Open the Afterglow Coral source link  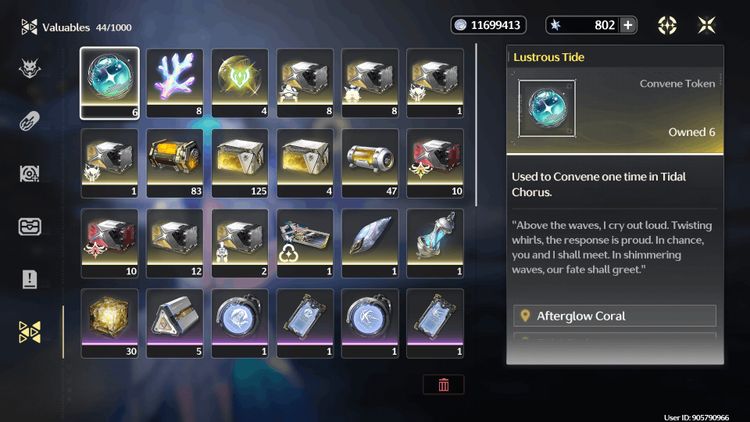click(x=615, y=316)
